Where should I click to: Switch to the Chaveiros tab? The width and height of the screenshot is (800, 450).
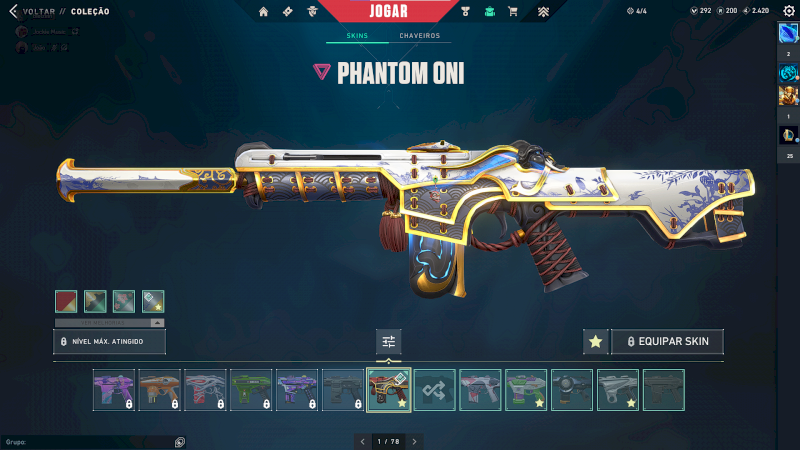click(419, 36)
